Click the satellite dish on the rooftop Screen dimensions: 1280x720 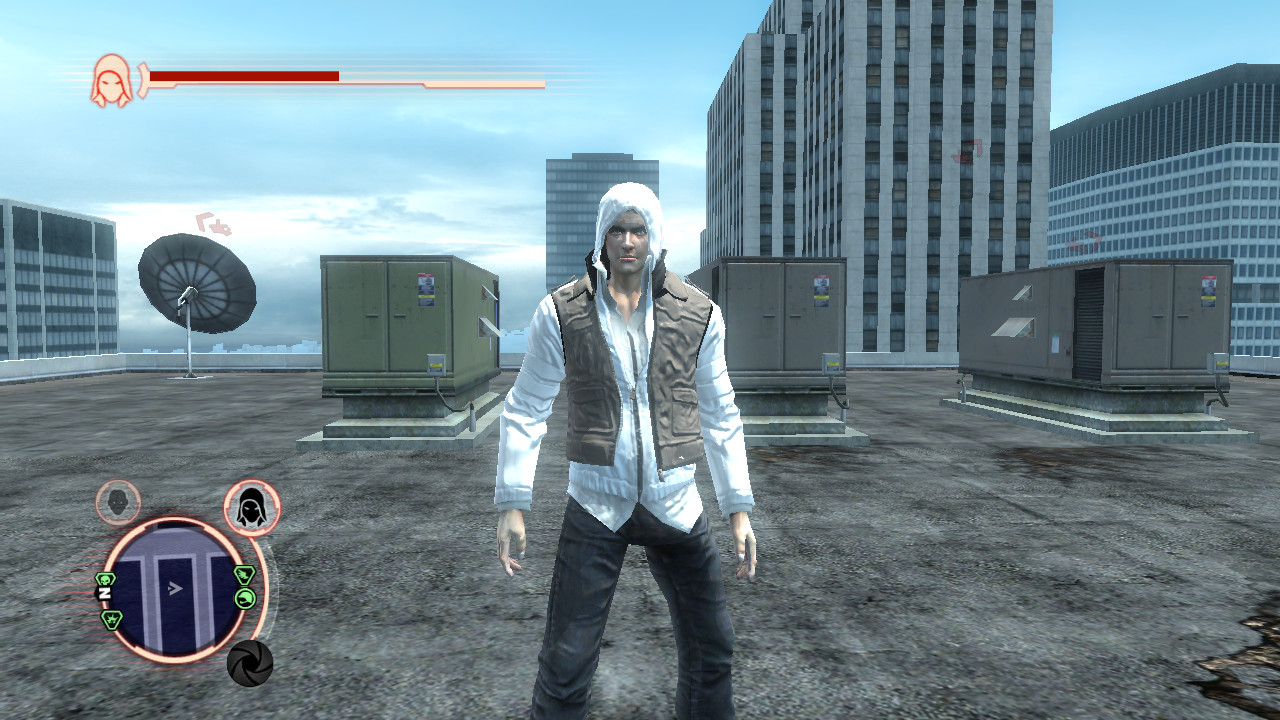click(x=197, y=280)
